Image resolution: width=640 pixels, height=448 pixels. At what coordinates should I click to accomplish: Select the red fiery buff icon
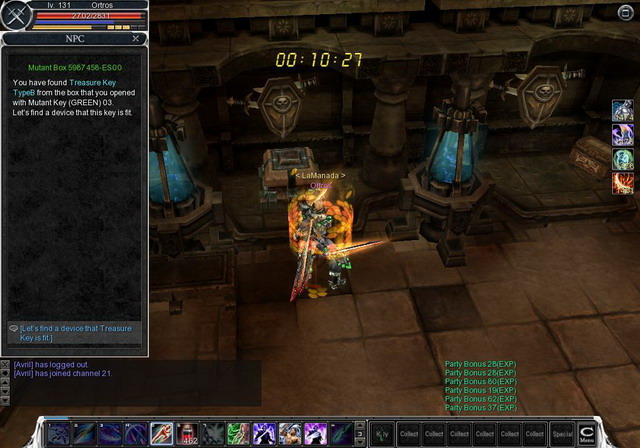click(623, 183)
